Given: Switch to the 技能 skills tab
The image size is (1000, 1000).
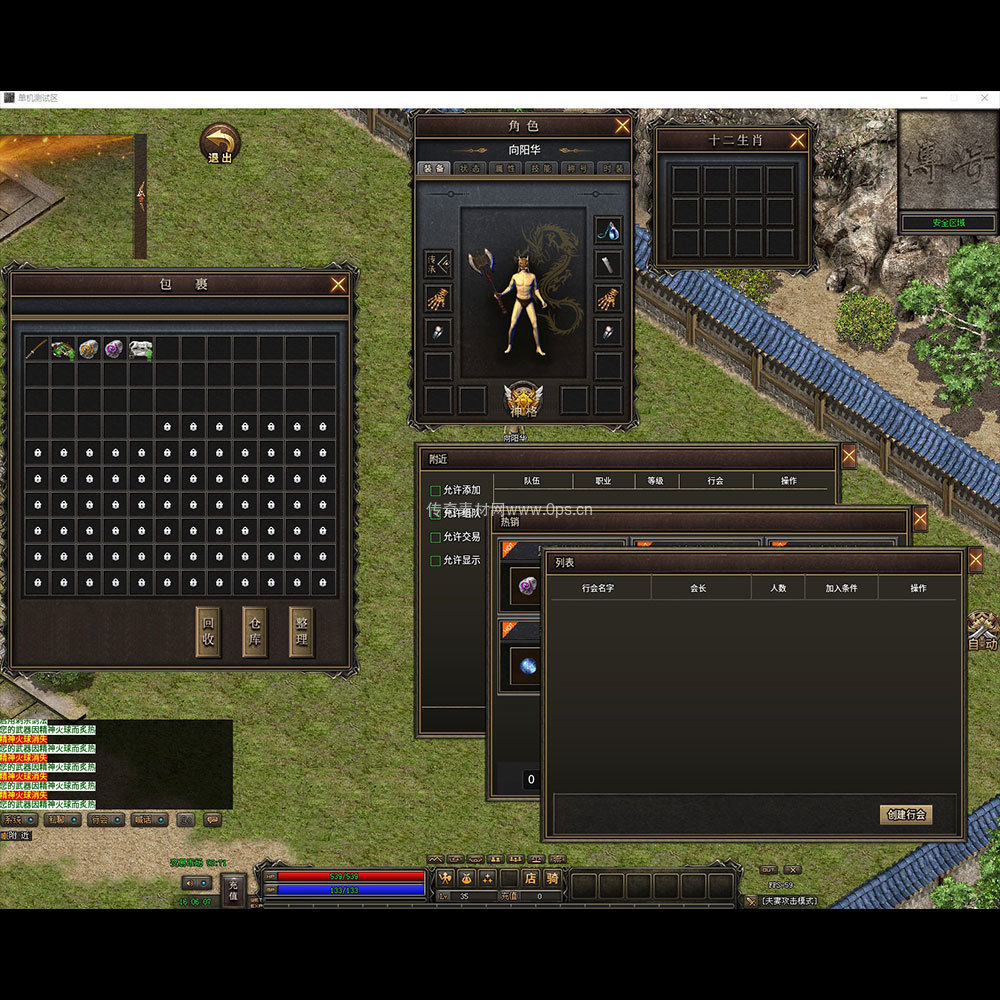Looking at the screenshot, I should (541, 168).
